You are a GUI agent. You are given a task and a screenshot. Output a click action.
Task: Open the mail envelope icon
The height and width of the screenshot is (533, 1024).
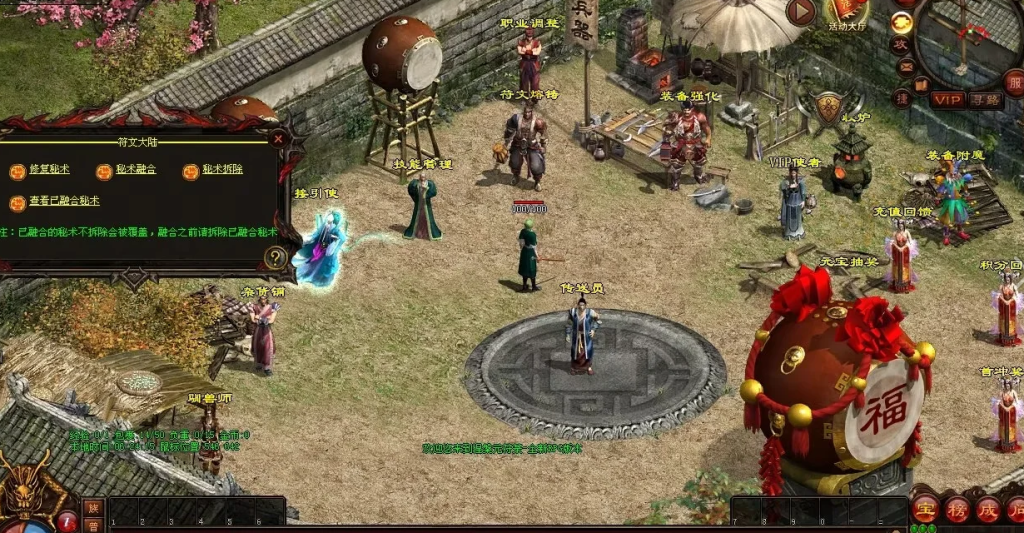[906, 67]
